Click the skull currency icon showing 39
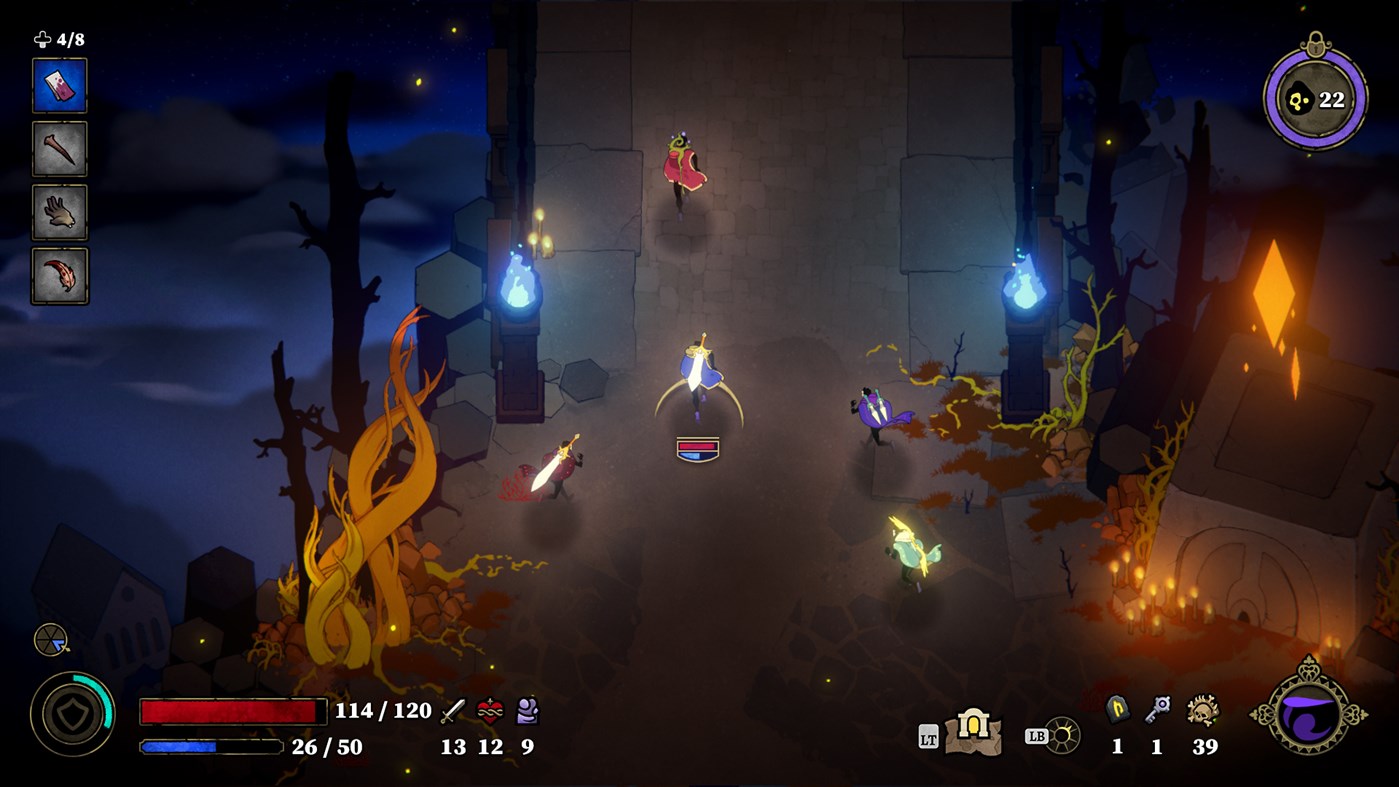The height and width of the screenshot is (787, 1399). tap(1205, 710)
